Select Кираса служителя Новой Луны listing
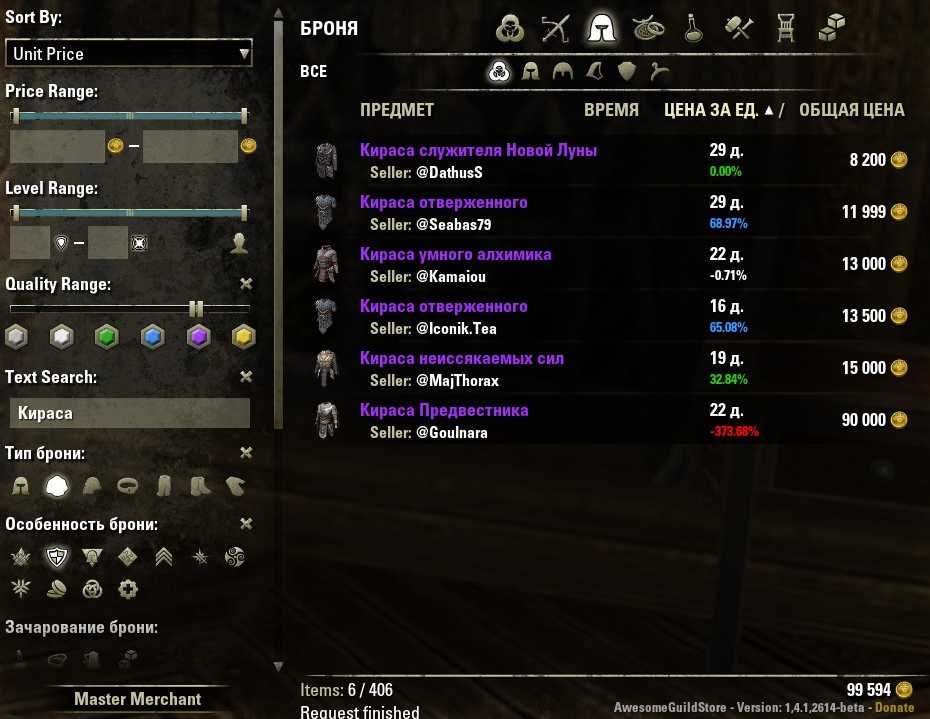Viewport: 930px width, 719px height. click(478, 151)
